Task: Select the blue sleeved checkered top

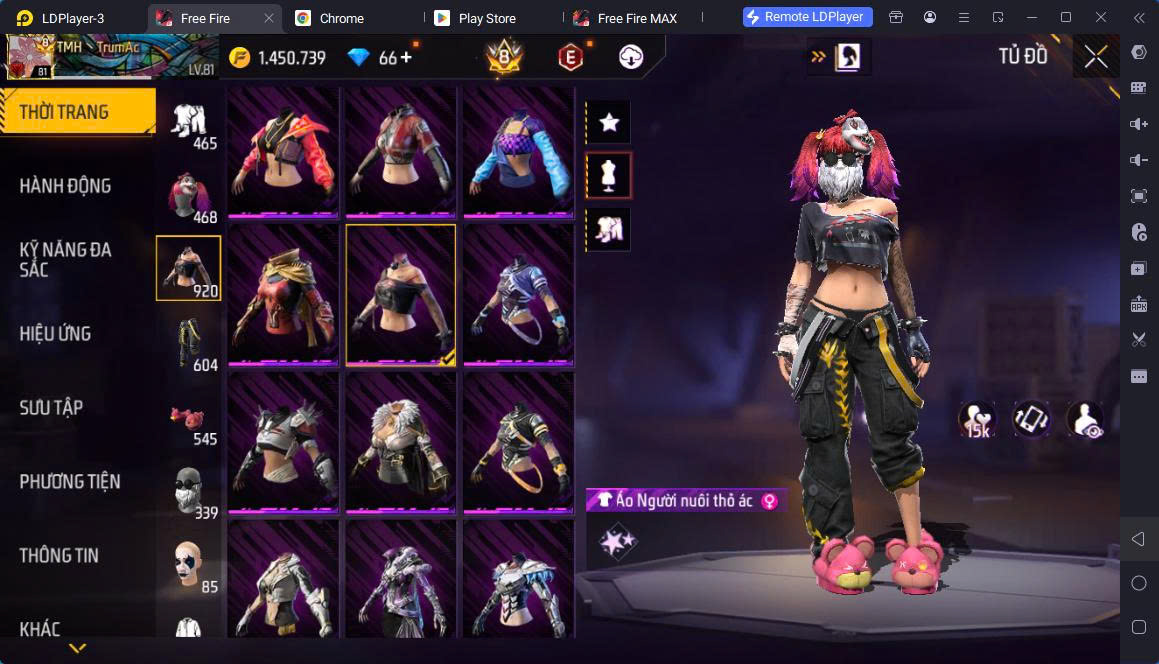Action: click(x=518, y=151)
